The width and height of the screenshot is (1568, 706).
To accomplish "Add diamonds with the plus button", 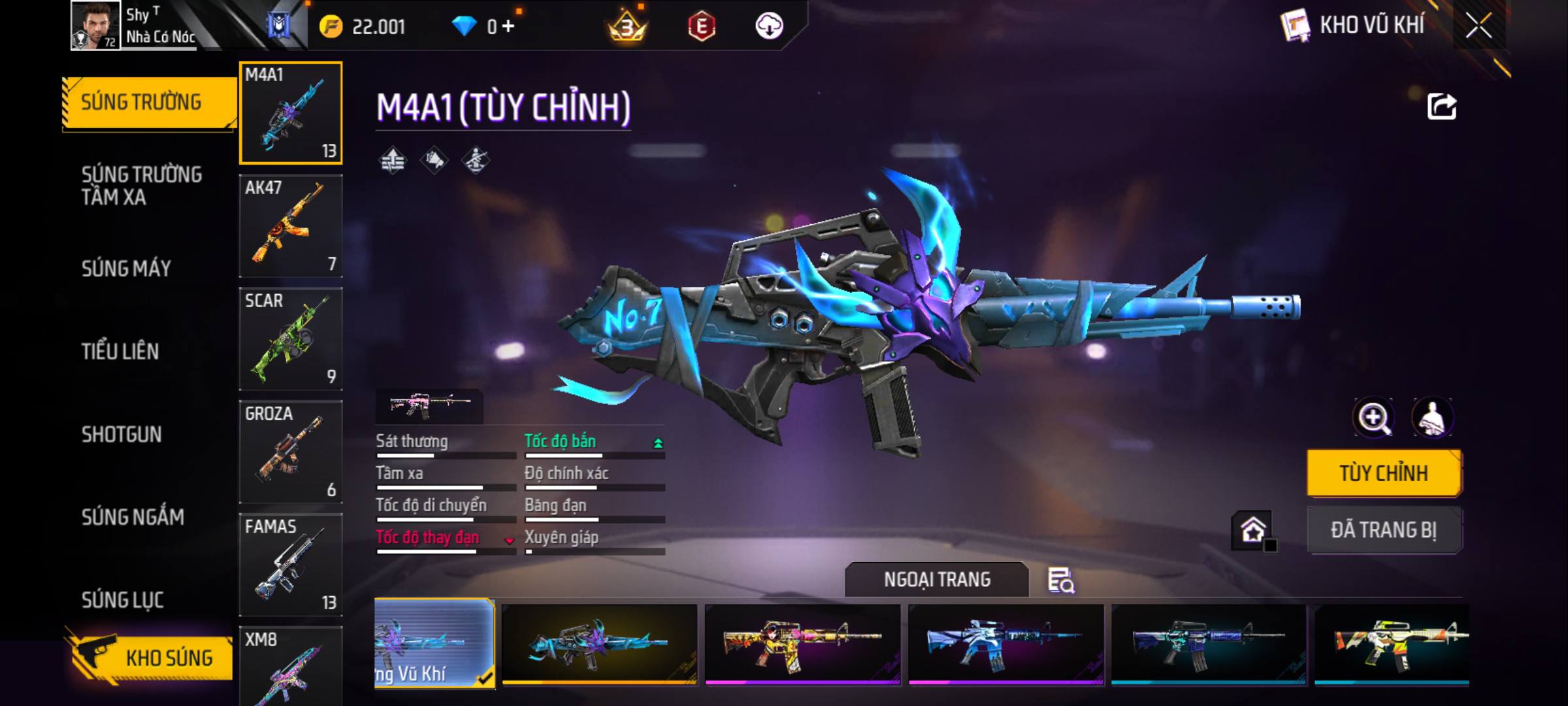I will (x=508, y=26).
